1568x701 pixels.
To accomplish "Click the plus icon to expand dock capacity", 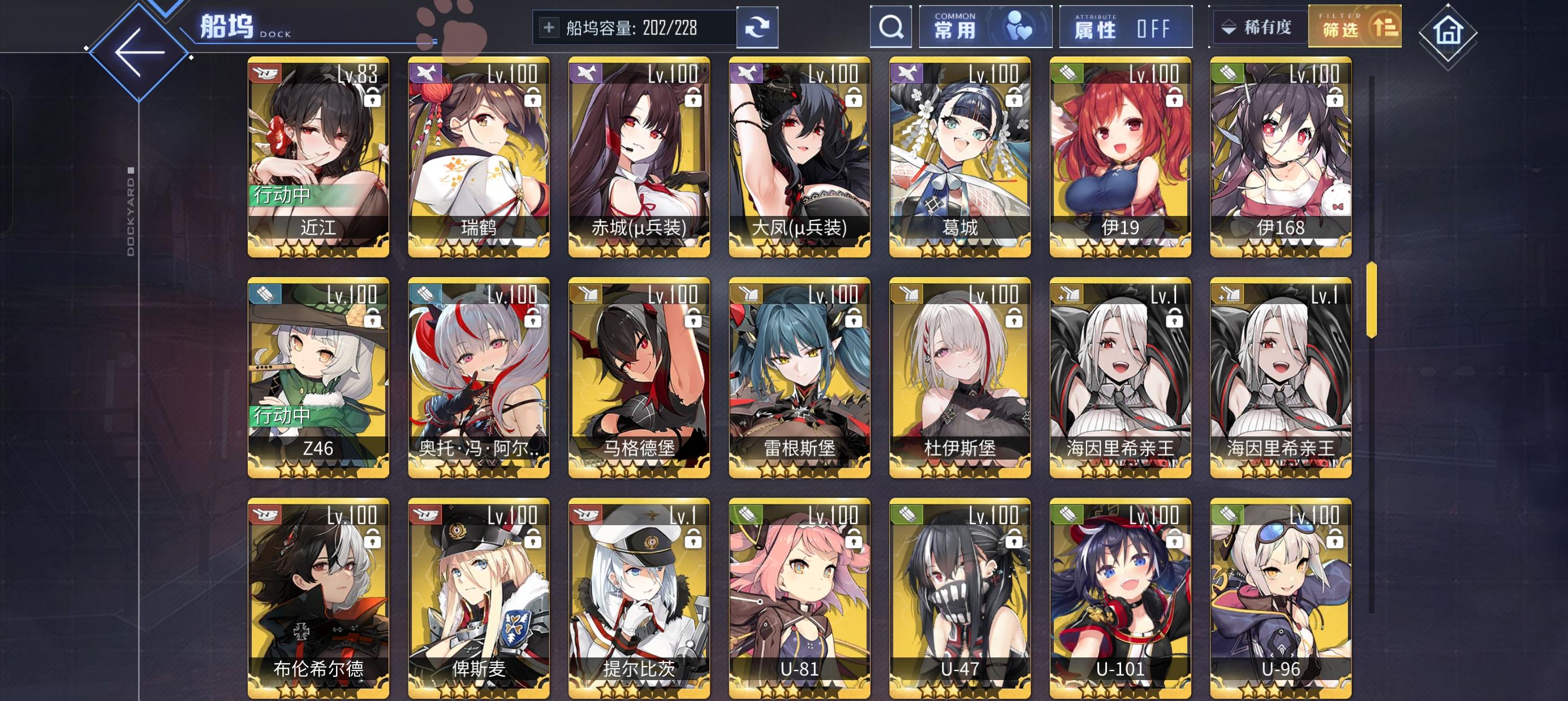I will click(x=549, y=27).
